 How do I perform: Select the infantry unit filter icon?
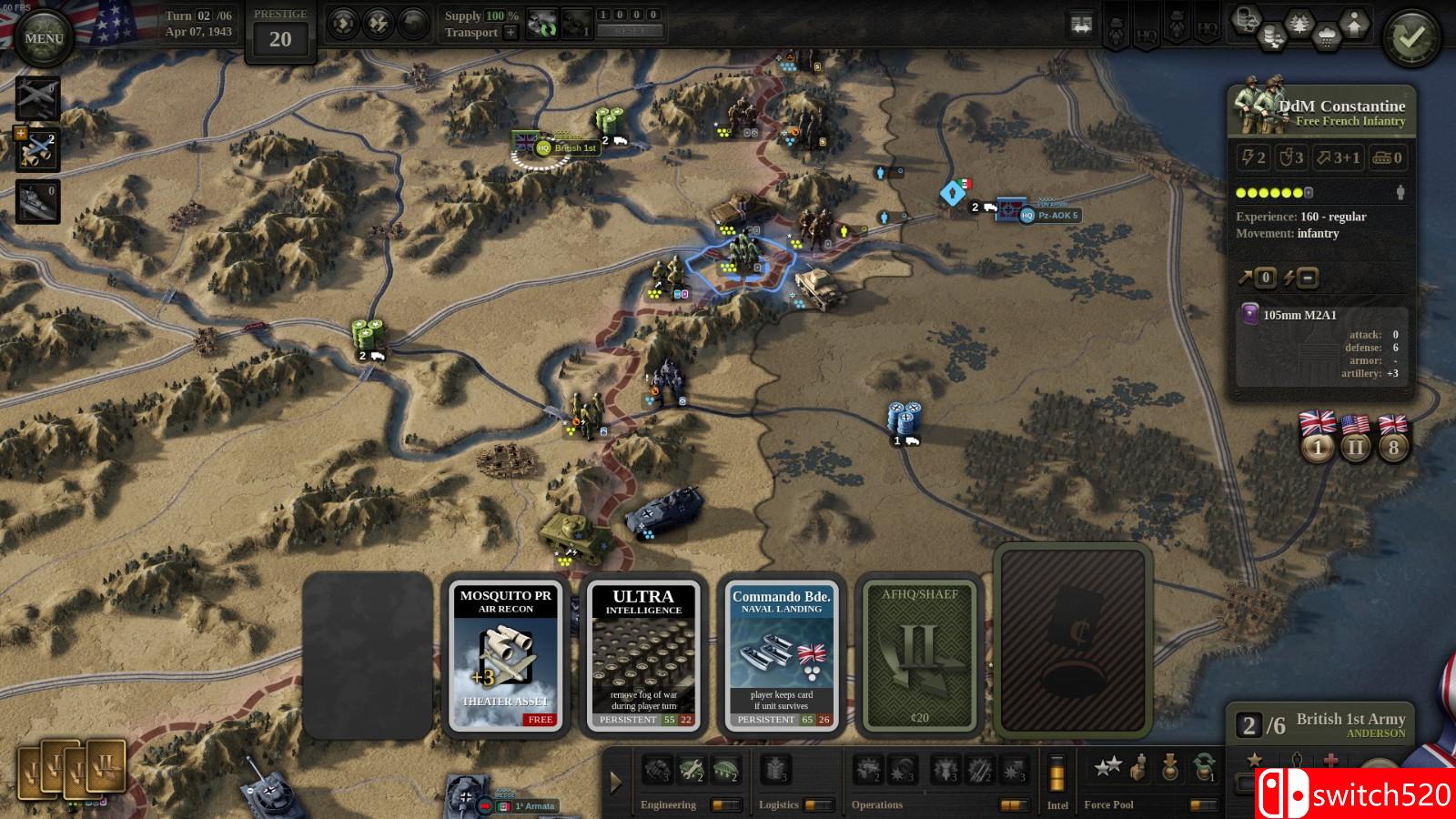(x=1117, y=31)
